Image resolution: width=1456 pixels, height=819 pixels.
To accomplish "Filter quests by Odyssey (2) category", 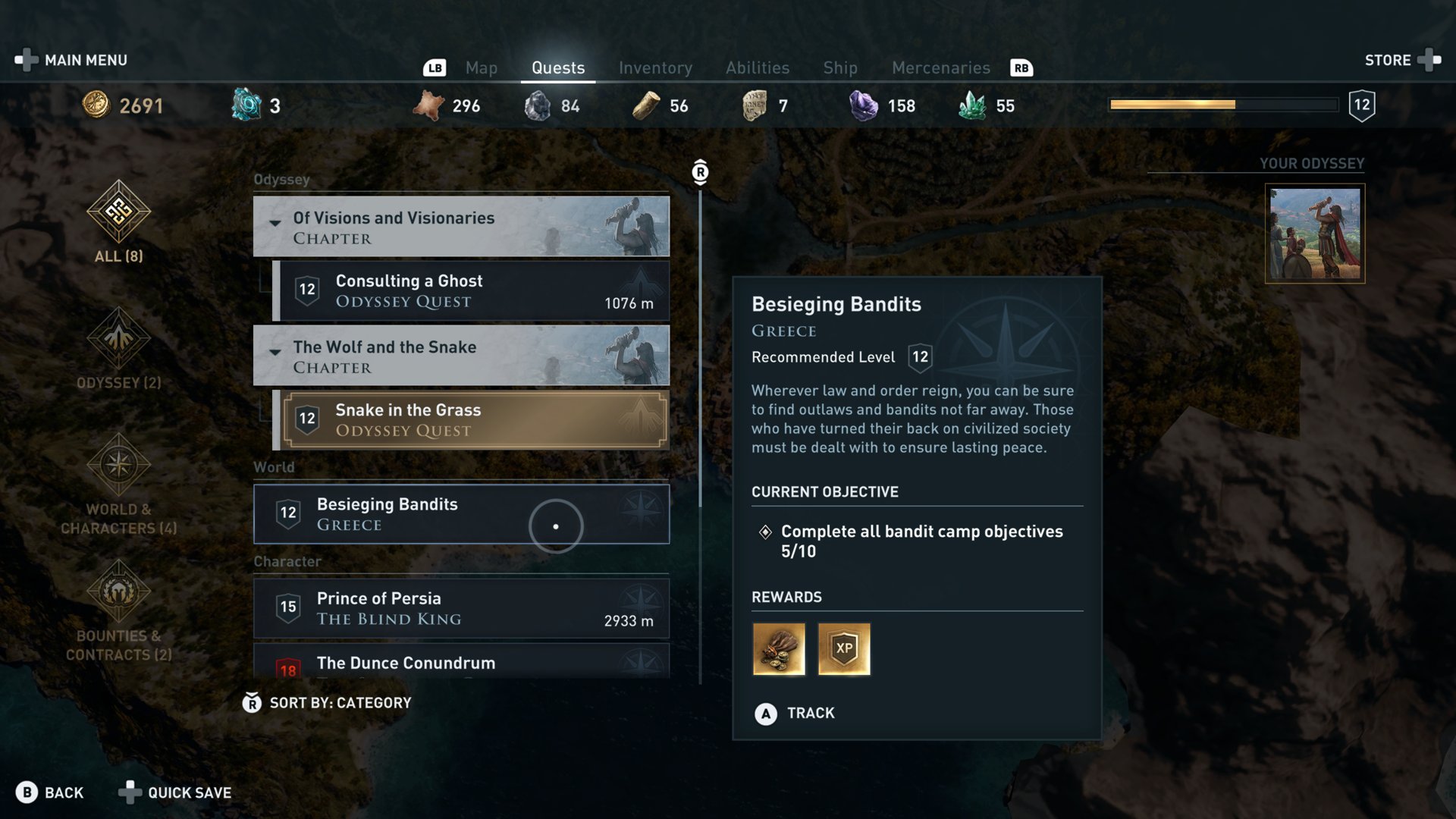I will click(118, 349).
